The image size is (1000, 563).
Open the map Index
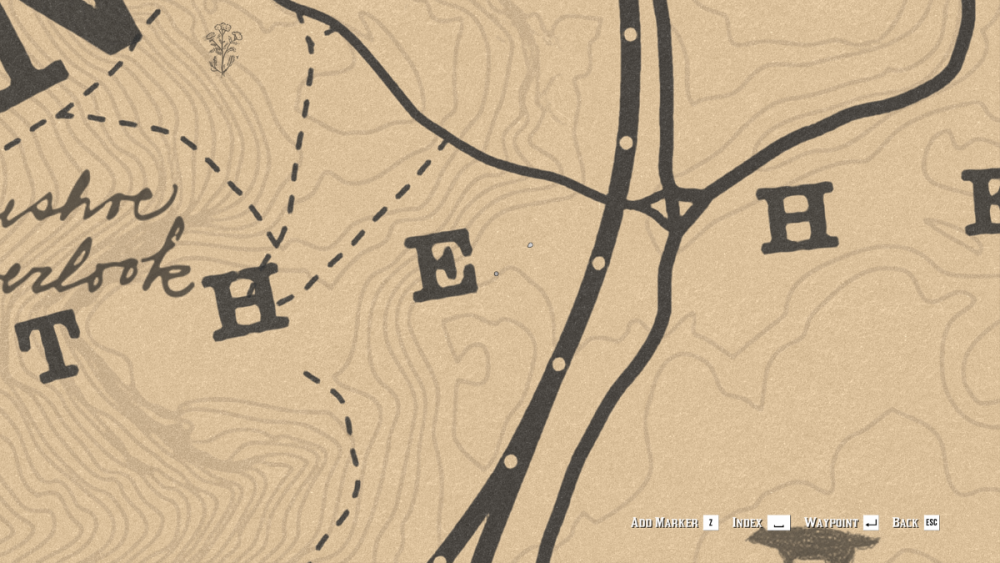(760, 523)
